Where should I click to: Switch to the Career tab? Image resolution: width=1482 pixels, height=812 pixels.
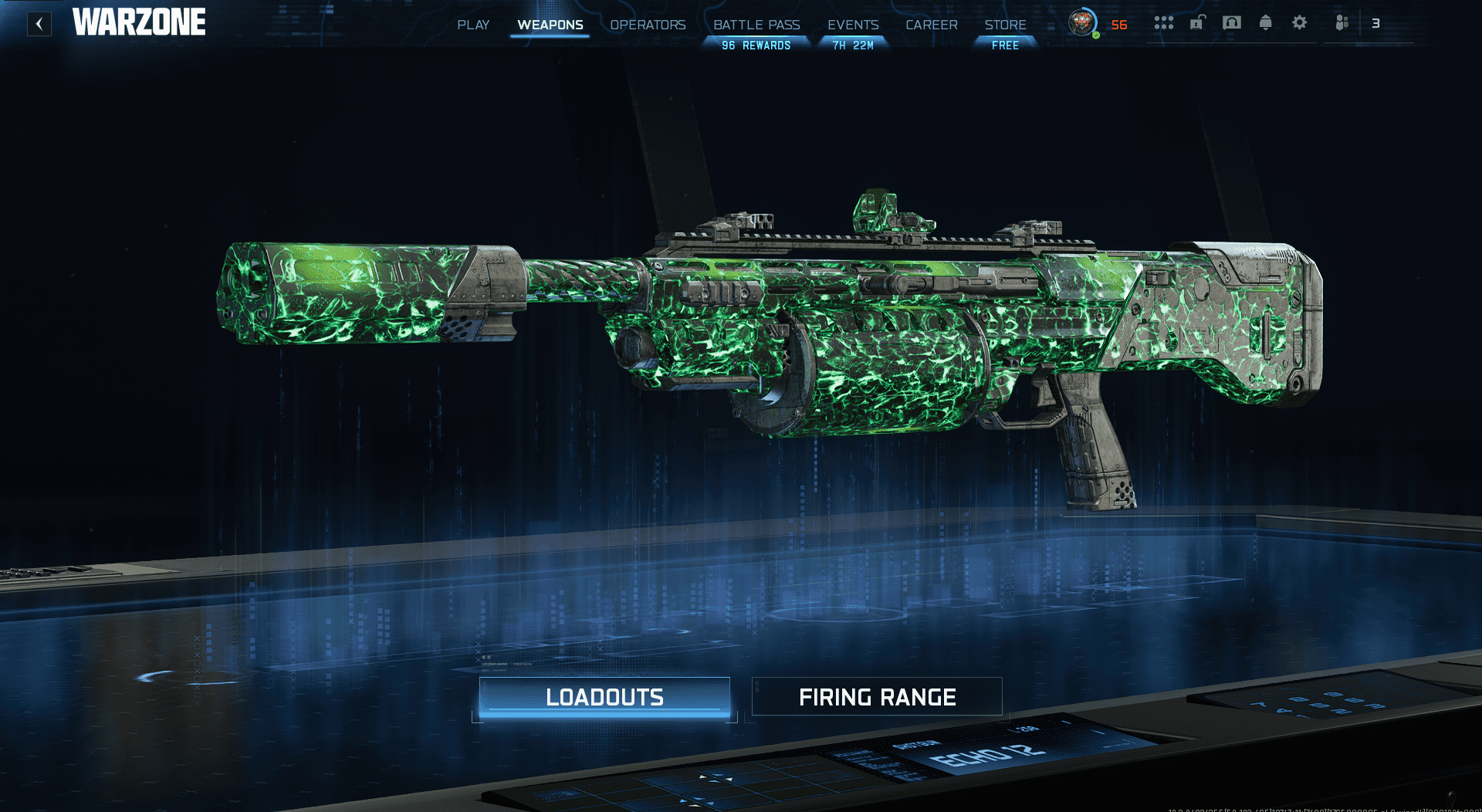point(931,25)
